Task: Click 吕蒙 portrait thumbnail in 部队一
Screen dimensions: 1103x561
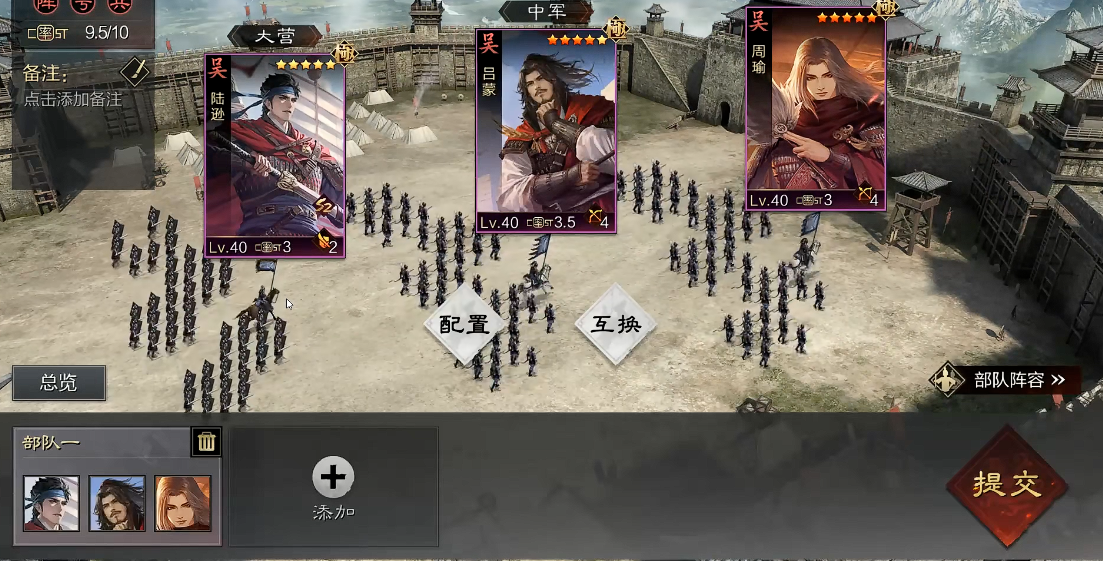Action: 117,503
